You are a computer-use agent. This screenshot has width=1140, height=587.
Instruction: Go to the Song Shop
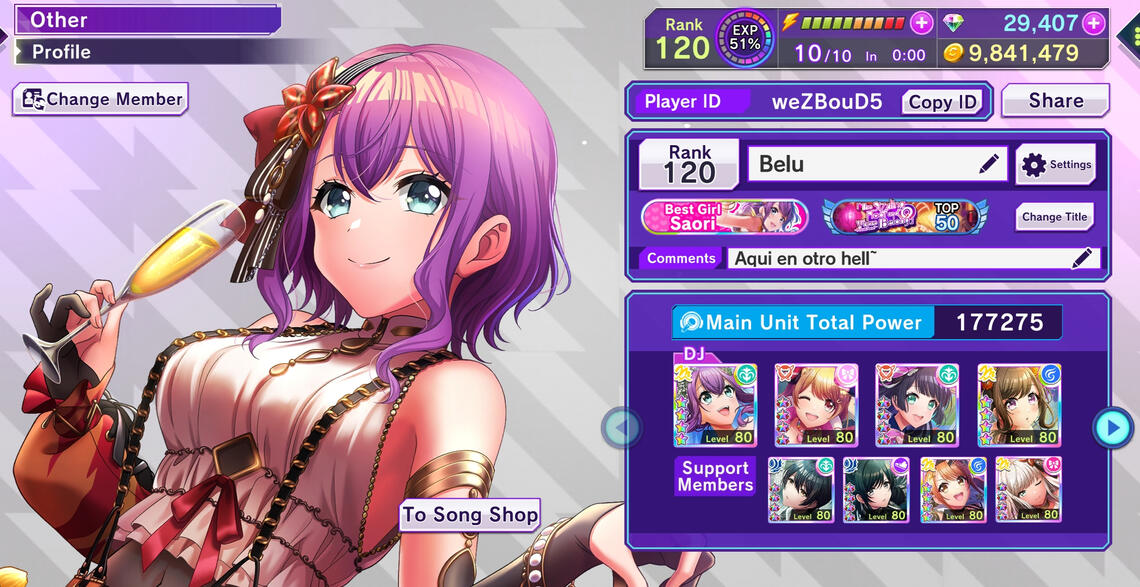click(x=470, y=515)
